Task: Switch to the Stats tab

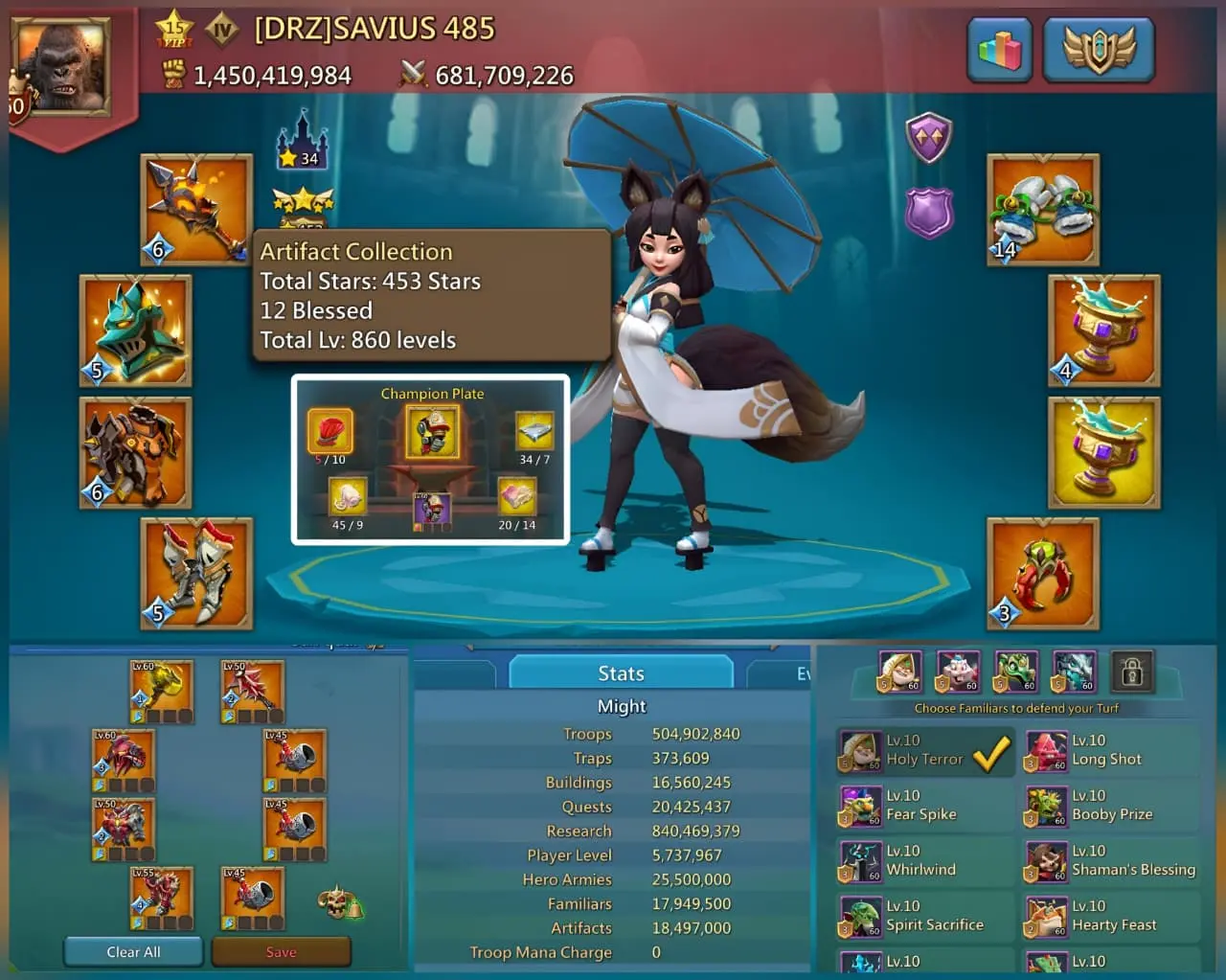Action: pyautogui.click(x=621, y=673)
